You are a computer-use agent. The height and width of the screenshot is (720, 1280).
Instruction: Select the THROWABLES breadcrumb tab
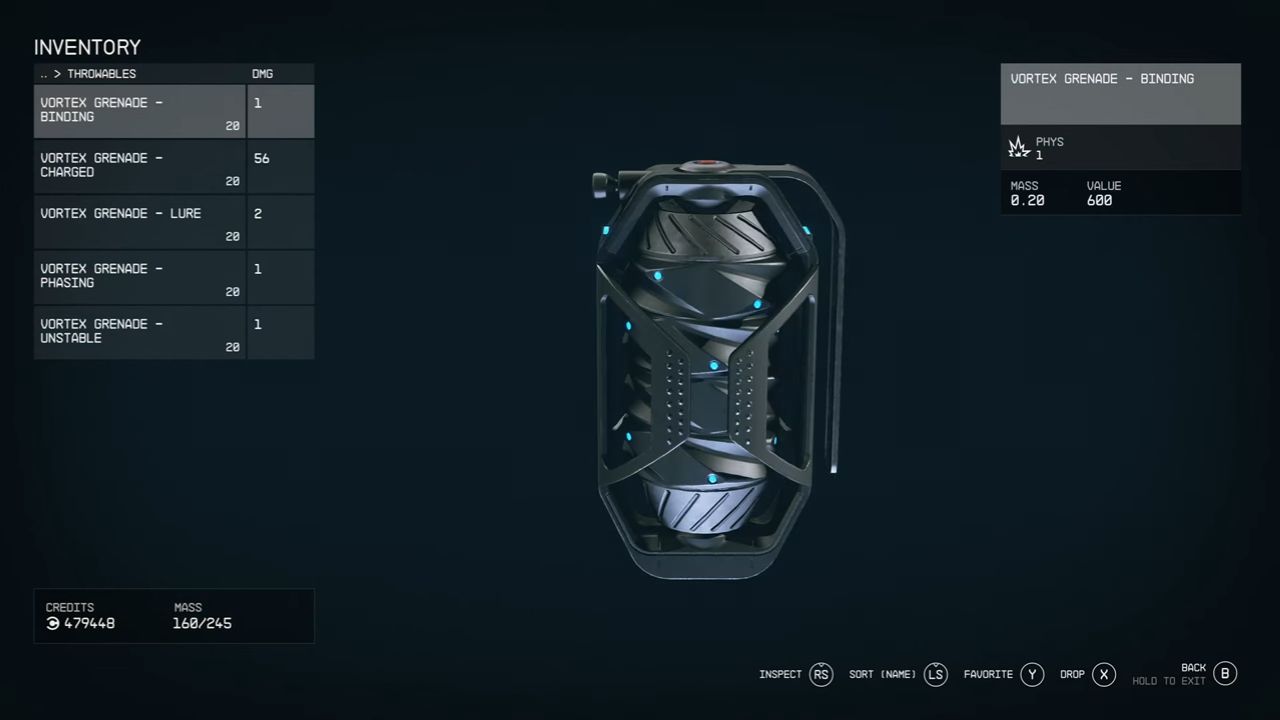pyautogui.click(x=101, y=73)
